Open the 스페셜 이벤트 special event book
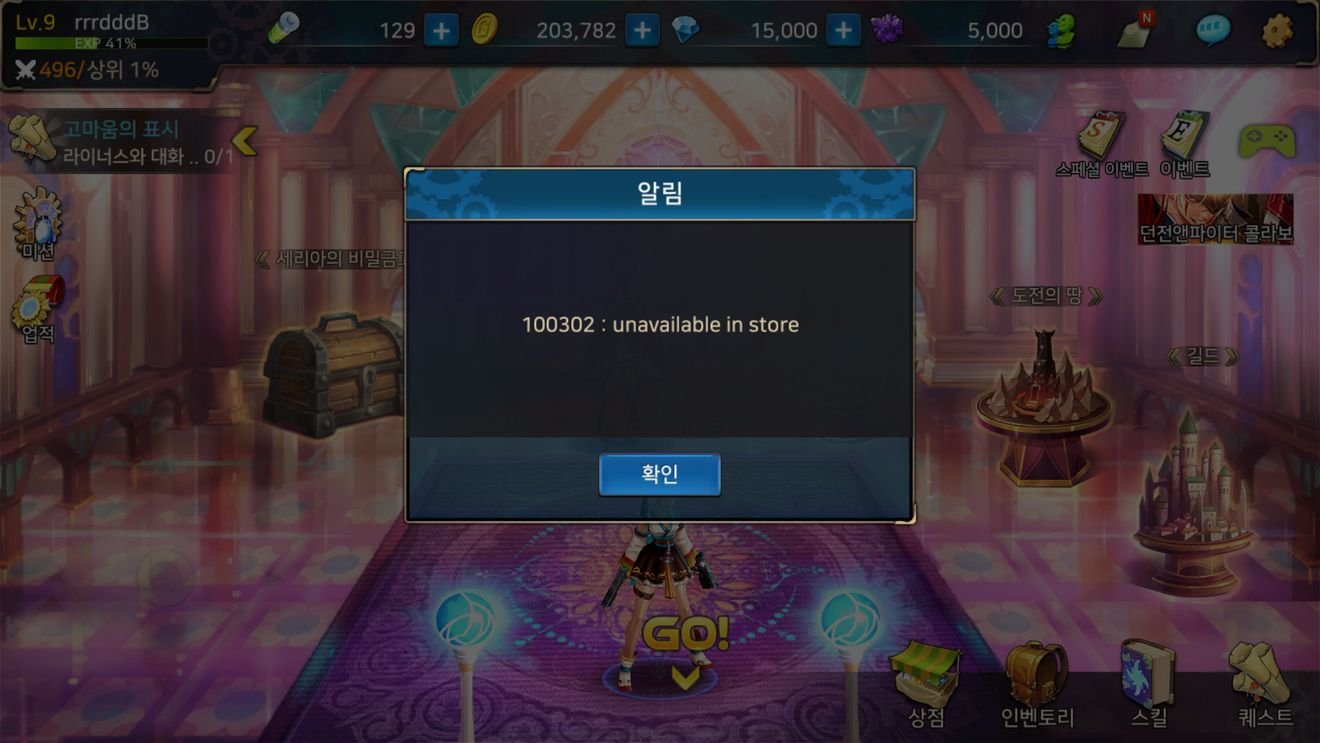 tap(1101, 143)
